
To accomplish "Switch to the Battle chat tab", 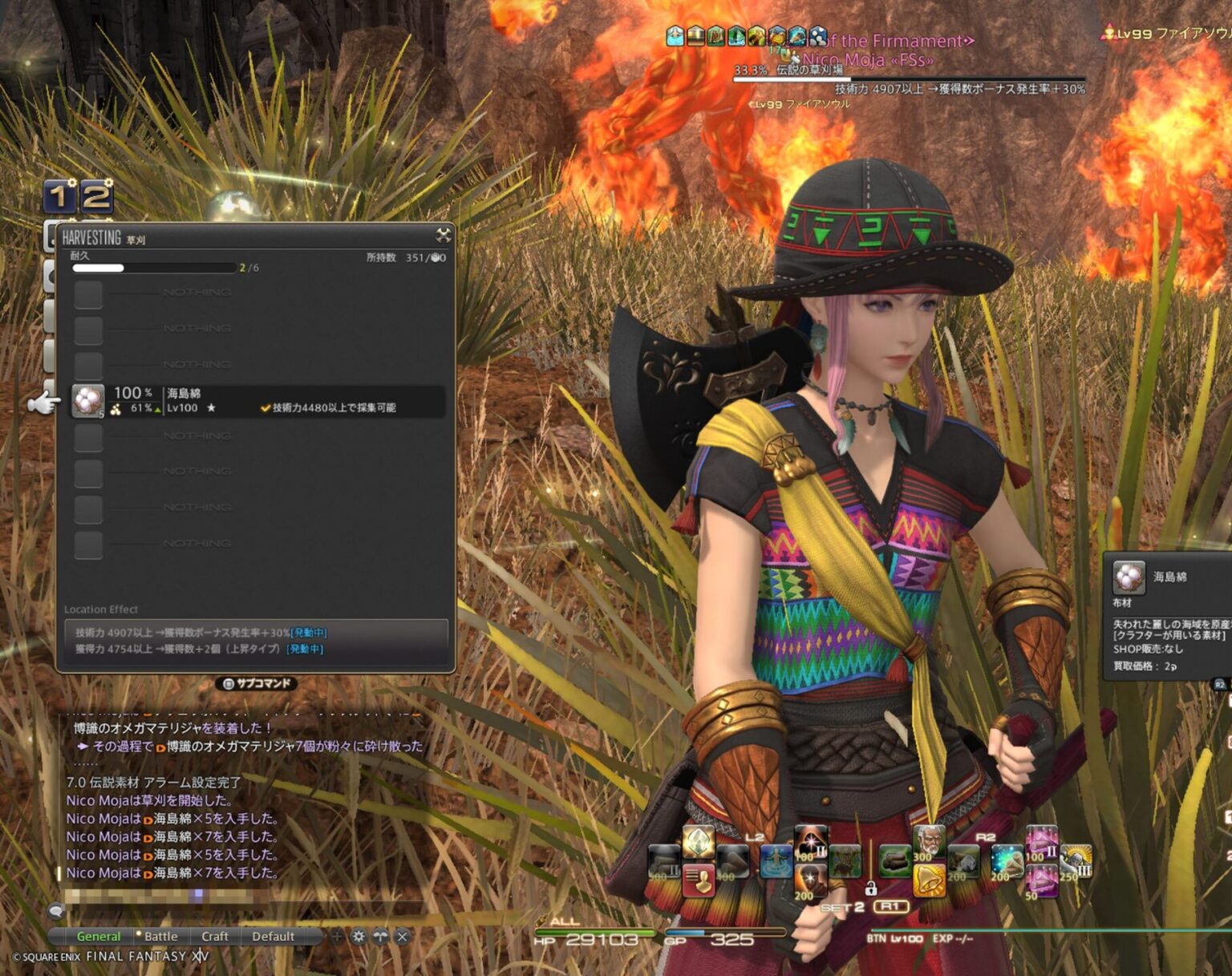I will 161,936.
